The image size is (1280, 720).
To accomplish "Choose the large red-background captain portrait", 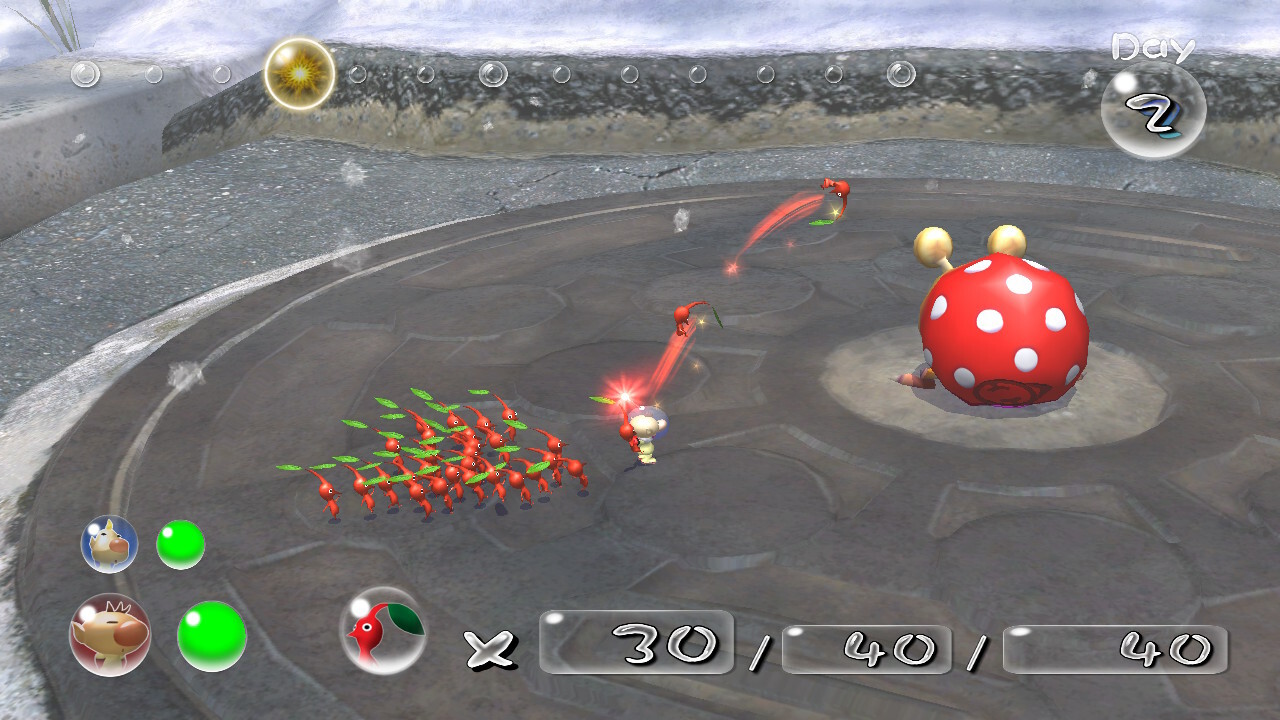I will point(110,635).
